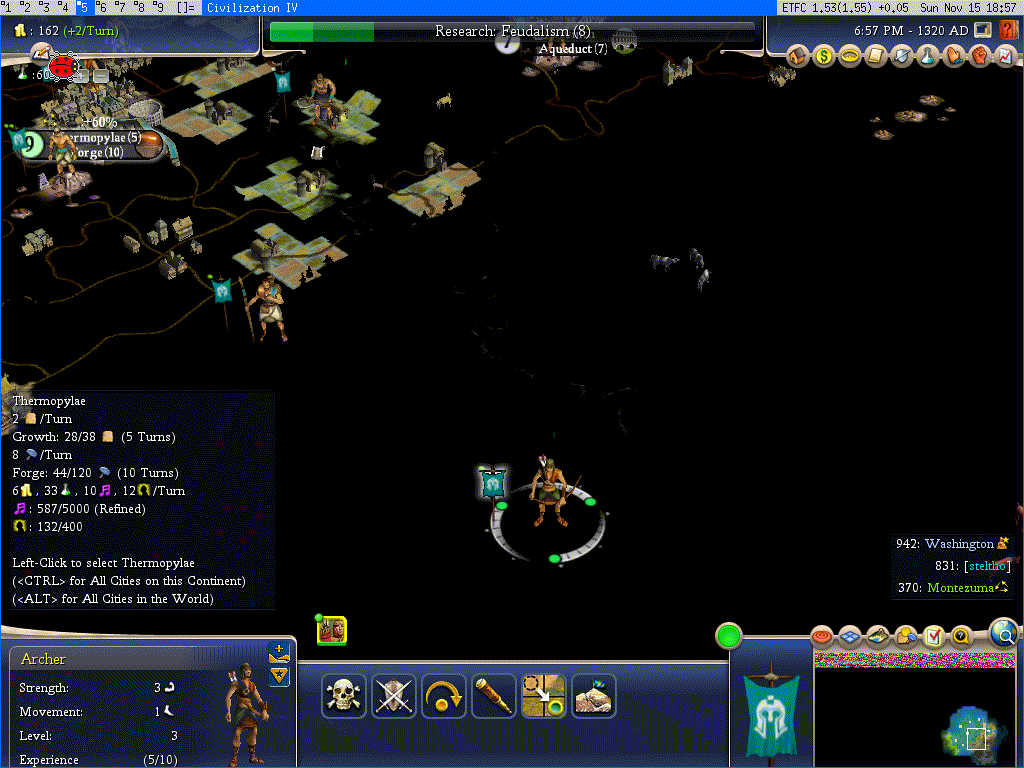The width and height of the screenshot is (1024, 768).
Task: Skip the turn with the yellow arrow button
Action: click(444, 696)
